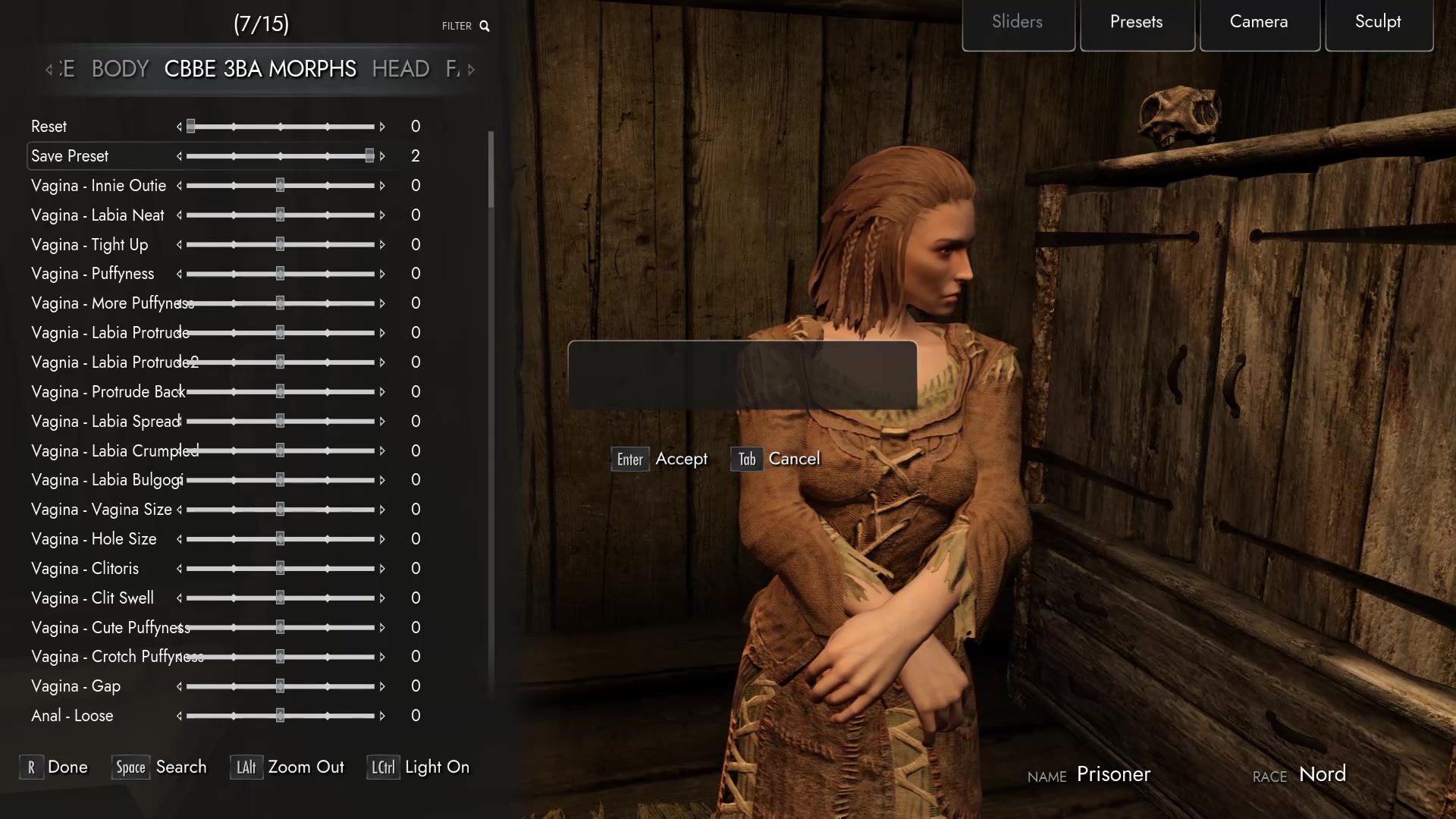This screenshot has width=1456, height=819.
Task: Click the right arrow on Save Preset slider
Action: click(x=383, y=156)
